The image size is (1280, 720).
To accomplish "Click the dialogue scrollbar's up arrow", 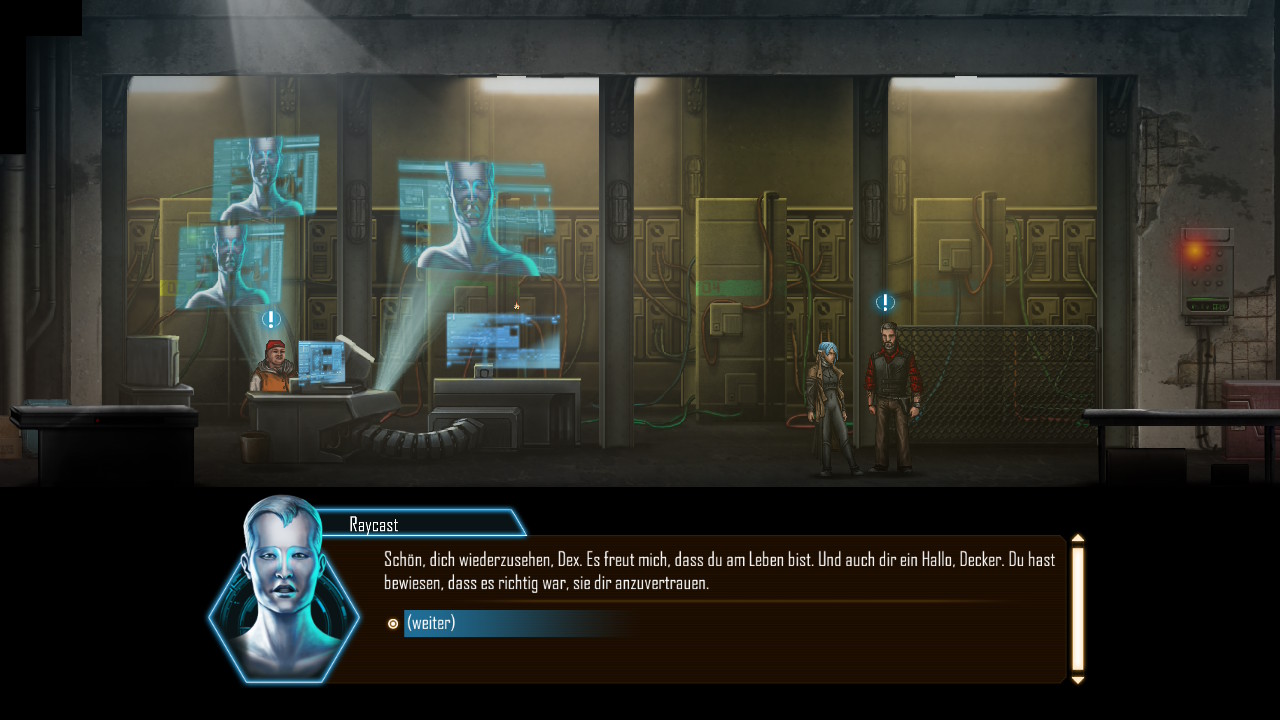I will click(1078, 539).
